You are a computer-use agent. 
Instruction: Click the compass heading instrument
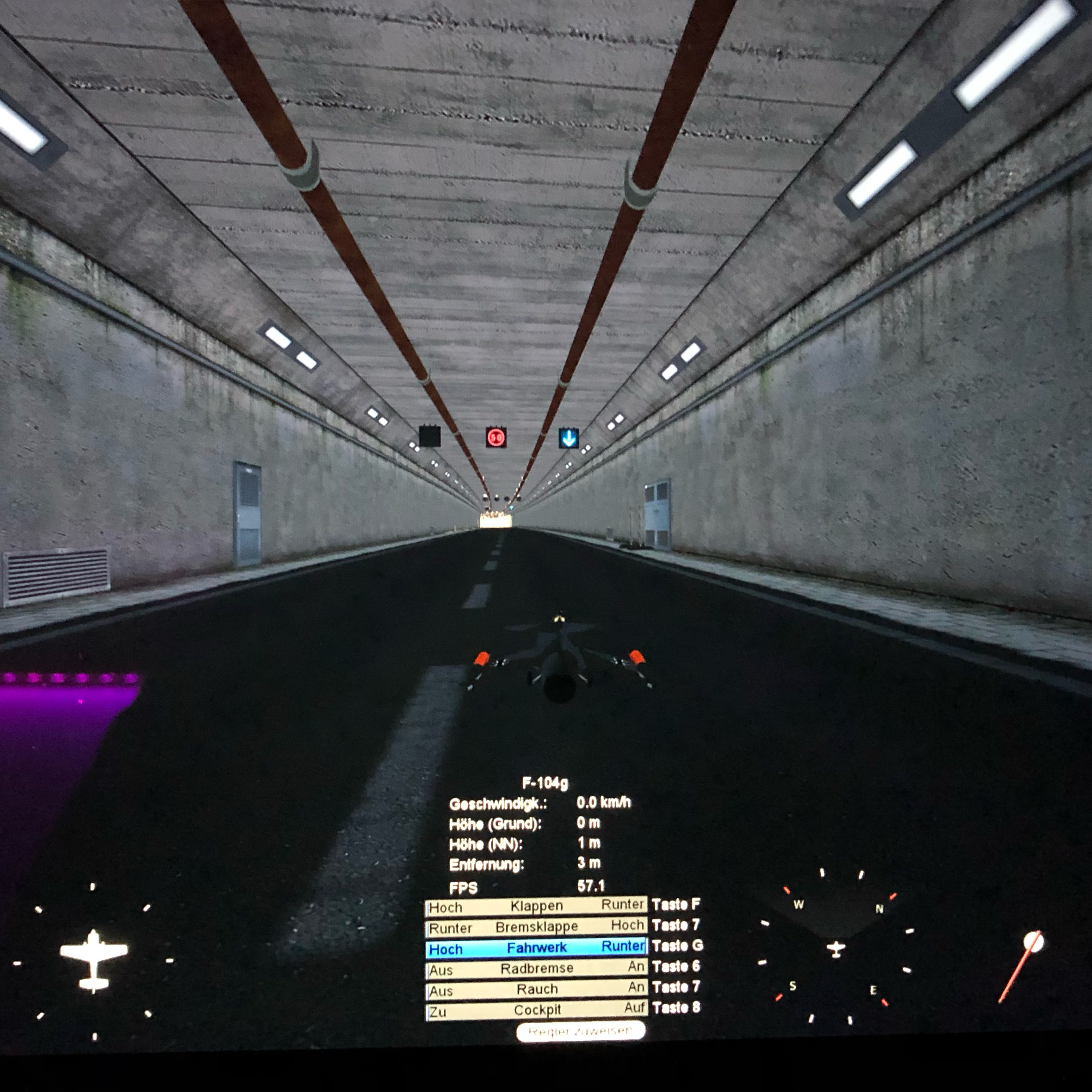[835, 949]
